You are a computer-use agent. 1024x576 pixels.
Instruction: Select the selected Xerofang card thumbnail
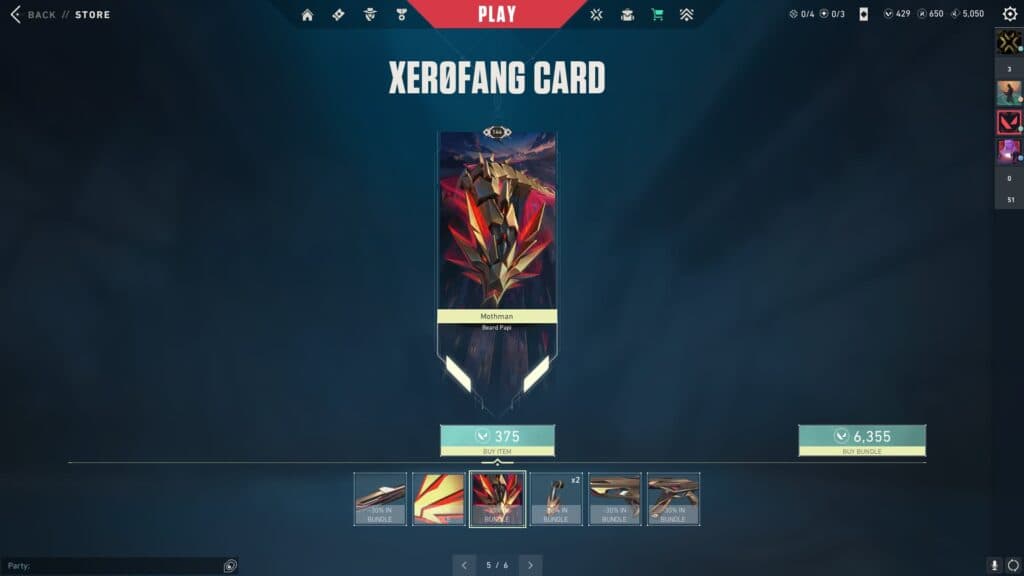point(497,498)
